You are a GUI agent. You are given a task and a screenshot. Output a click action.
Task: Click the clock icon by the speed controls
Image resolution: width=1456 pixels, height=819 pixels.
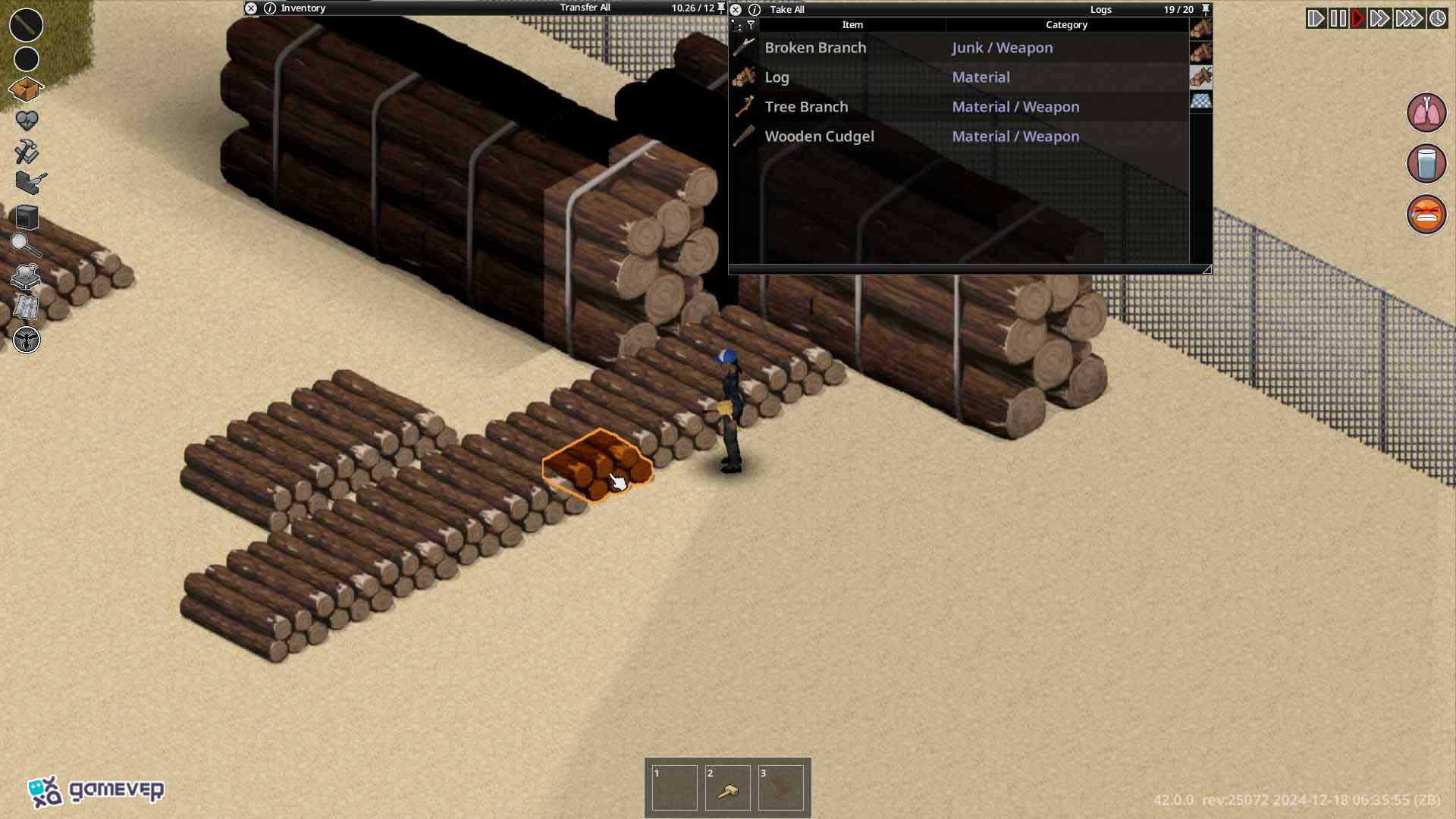(1438, 18)
